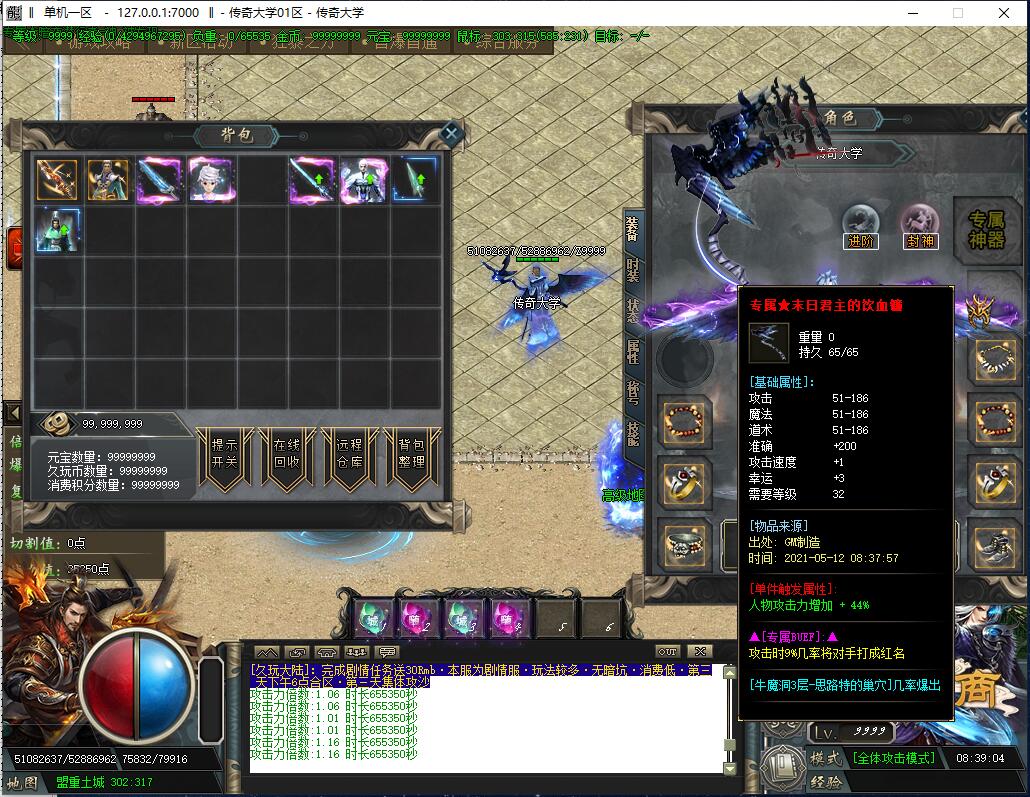Viewport: 1030px width, 797px height.
Task: Open the 地图 map button
Action: click(22, 782)
